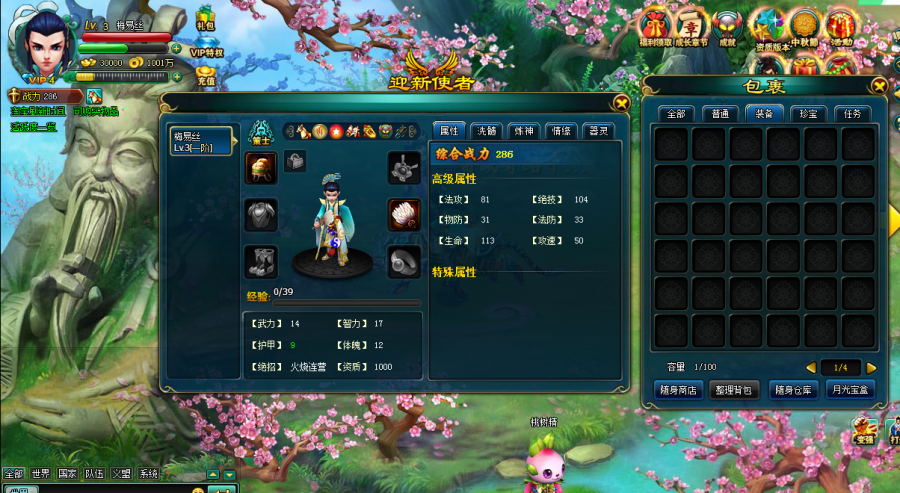Go to next bag page arrow
The image size is (900, 493).
pyautogui.click(x=871, y=367)
